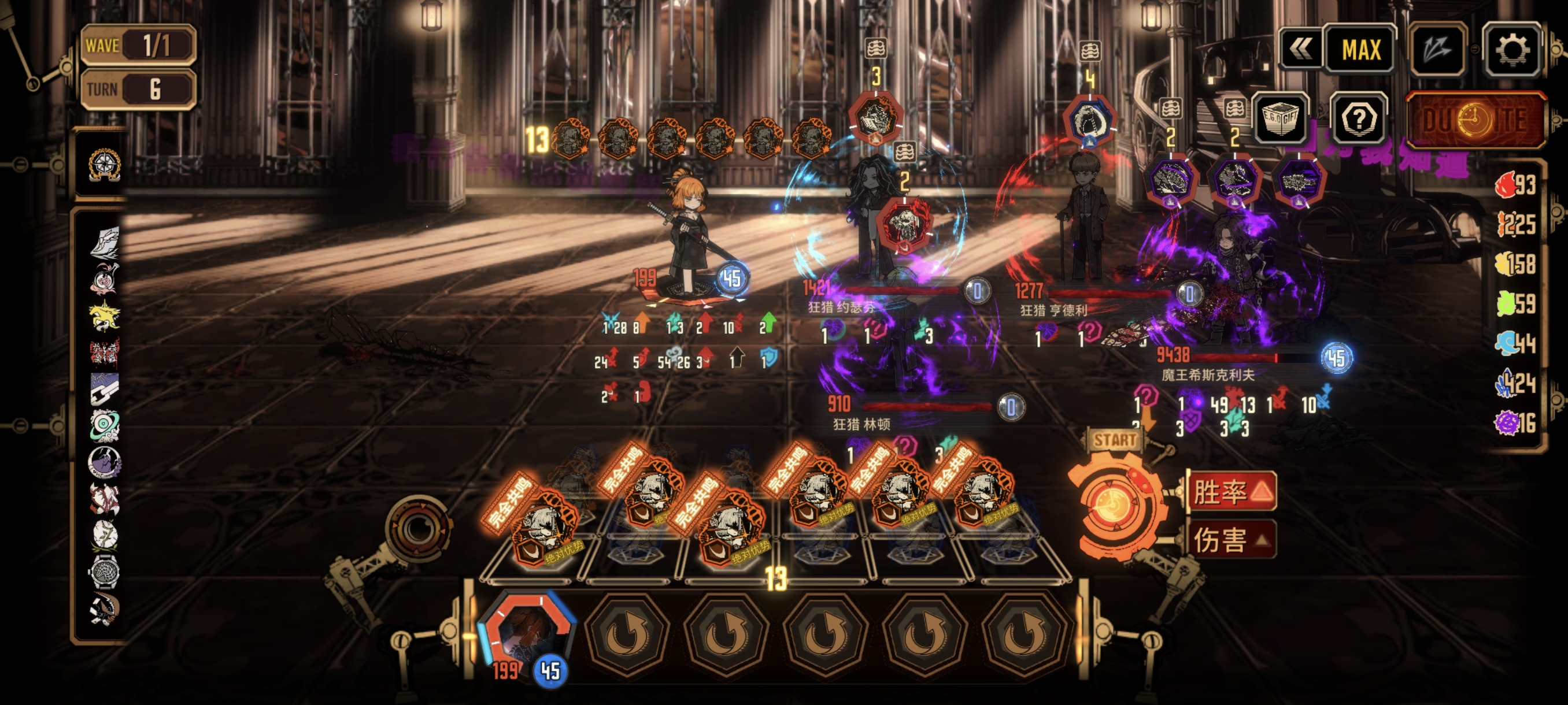Select enemy 魔王希斯克利夫 name plate
Viewport: 1568px width, 705px height.
[x=1208, y=375]
